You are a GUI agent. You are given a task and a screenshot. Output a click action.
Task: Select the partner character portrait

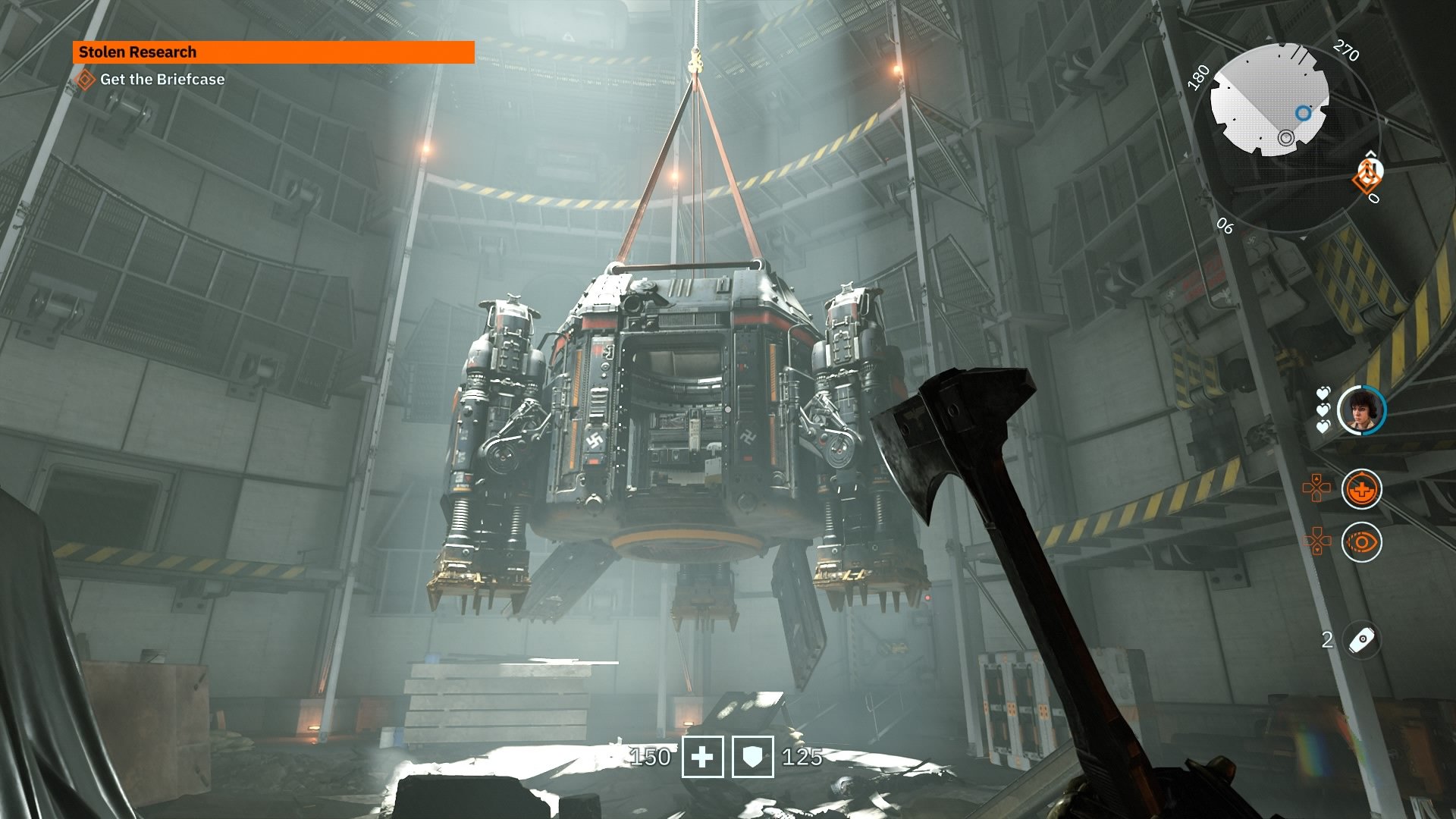1360,410
